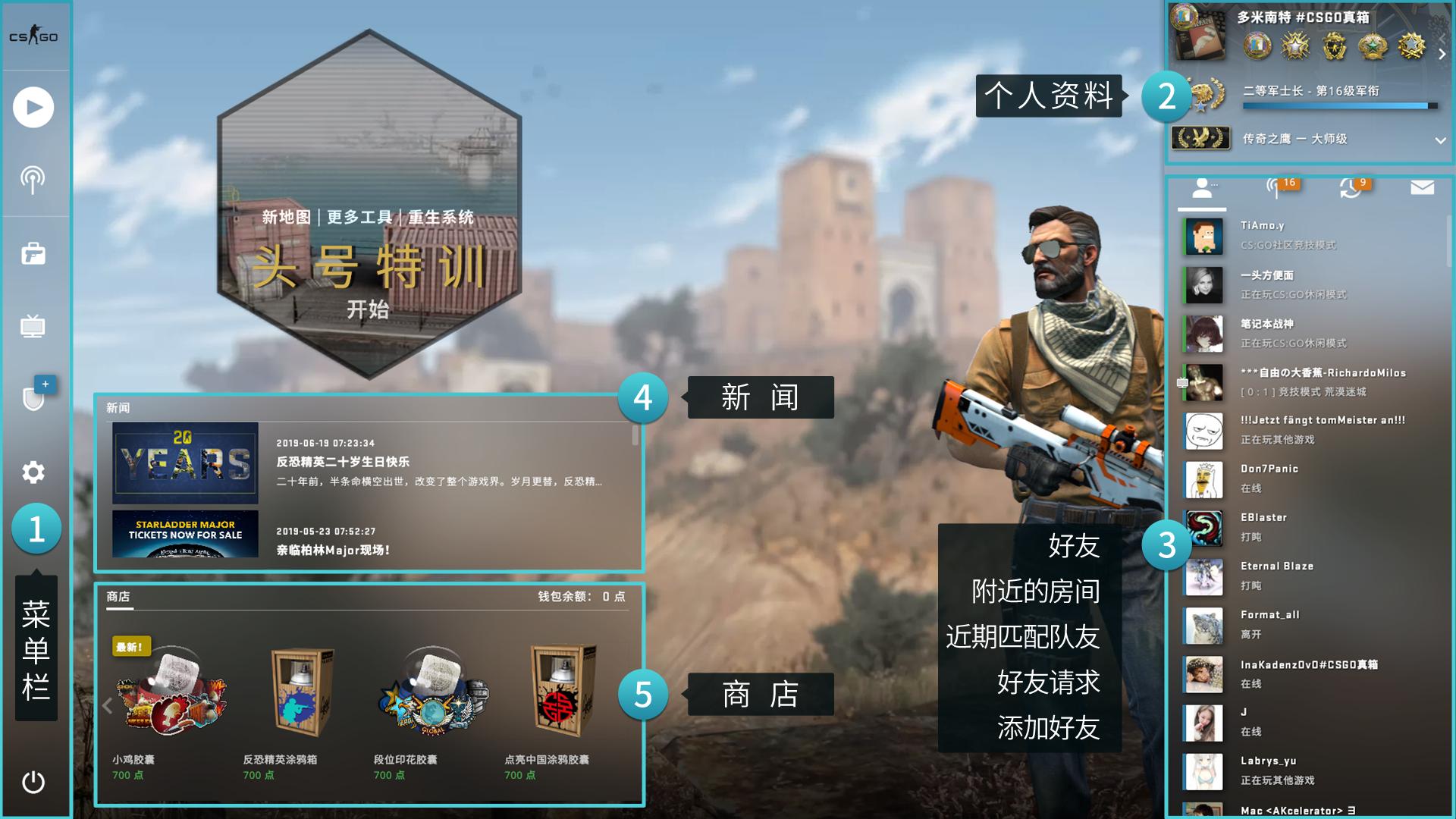Click the recent teammates icon with 9 badge
Screen dimensions: 1456x819
point(1354,190)
